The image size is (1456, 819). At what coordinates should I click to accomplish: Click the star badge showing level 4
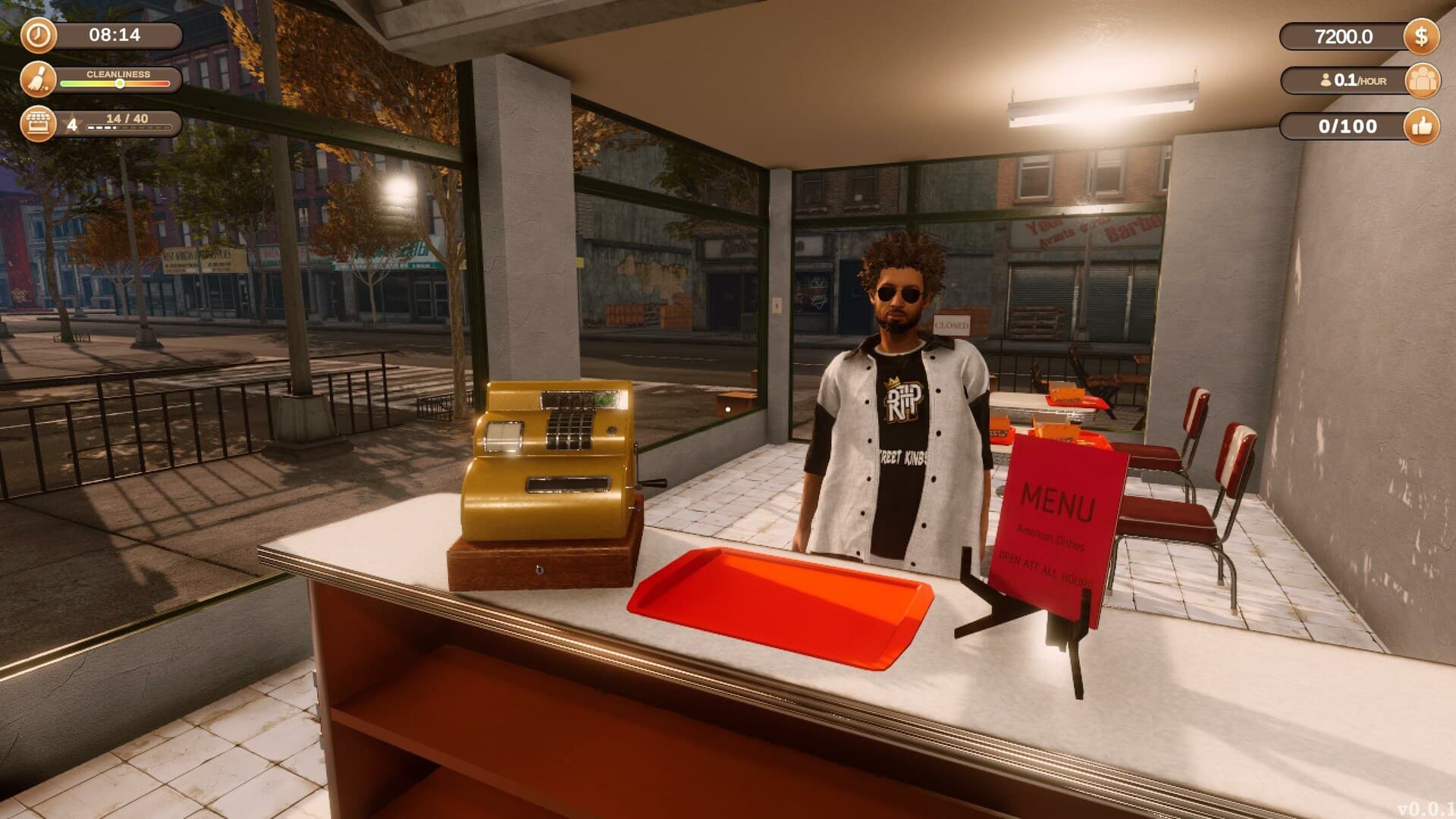[71, 123]
